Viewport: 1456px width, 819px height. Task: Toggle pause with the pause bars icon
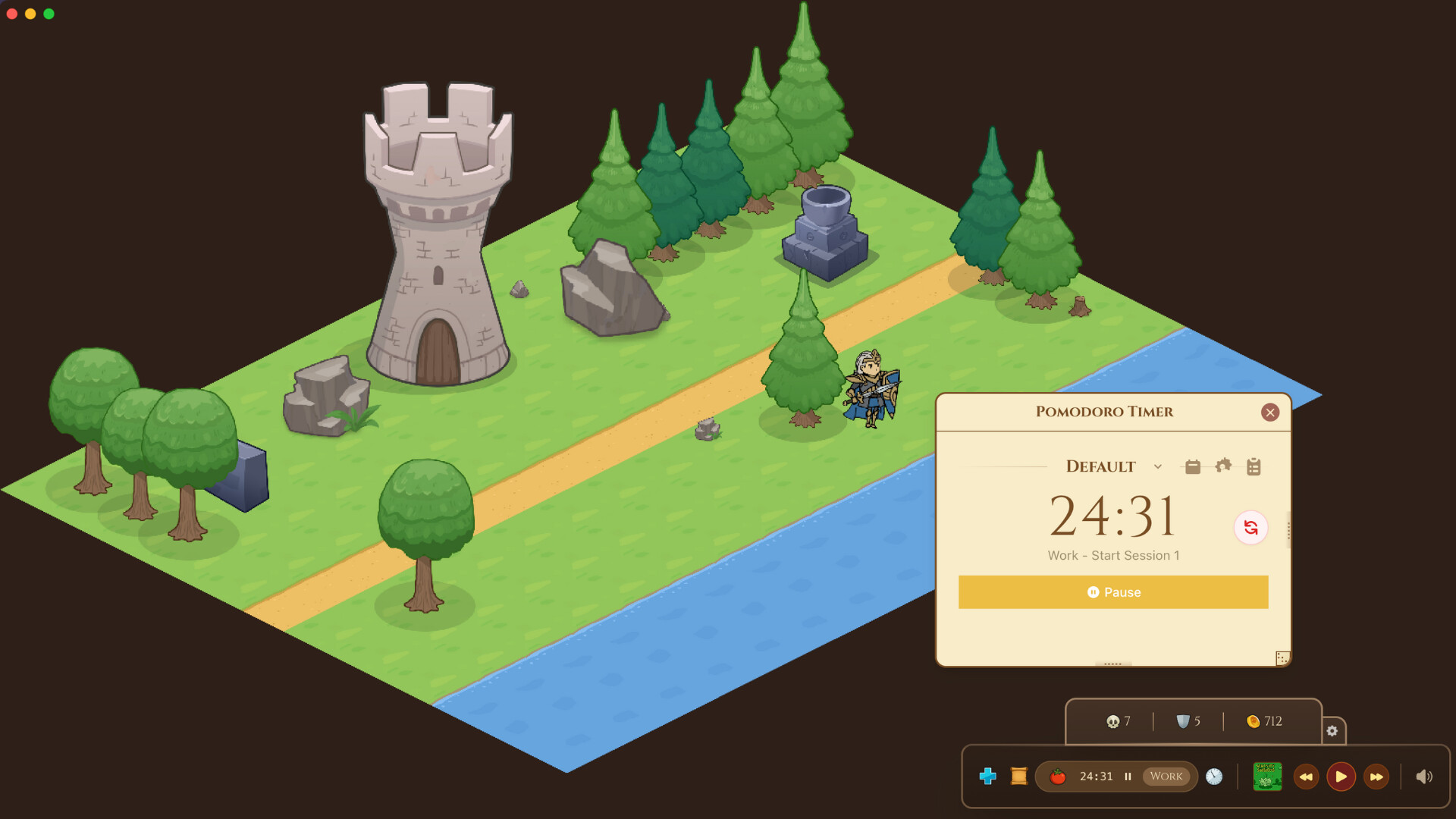point(1128,776)
